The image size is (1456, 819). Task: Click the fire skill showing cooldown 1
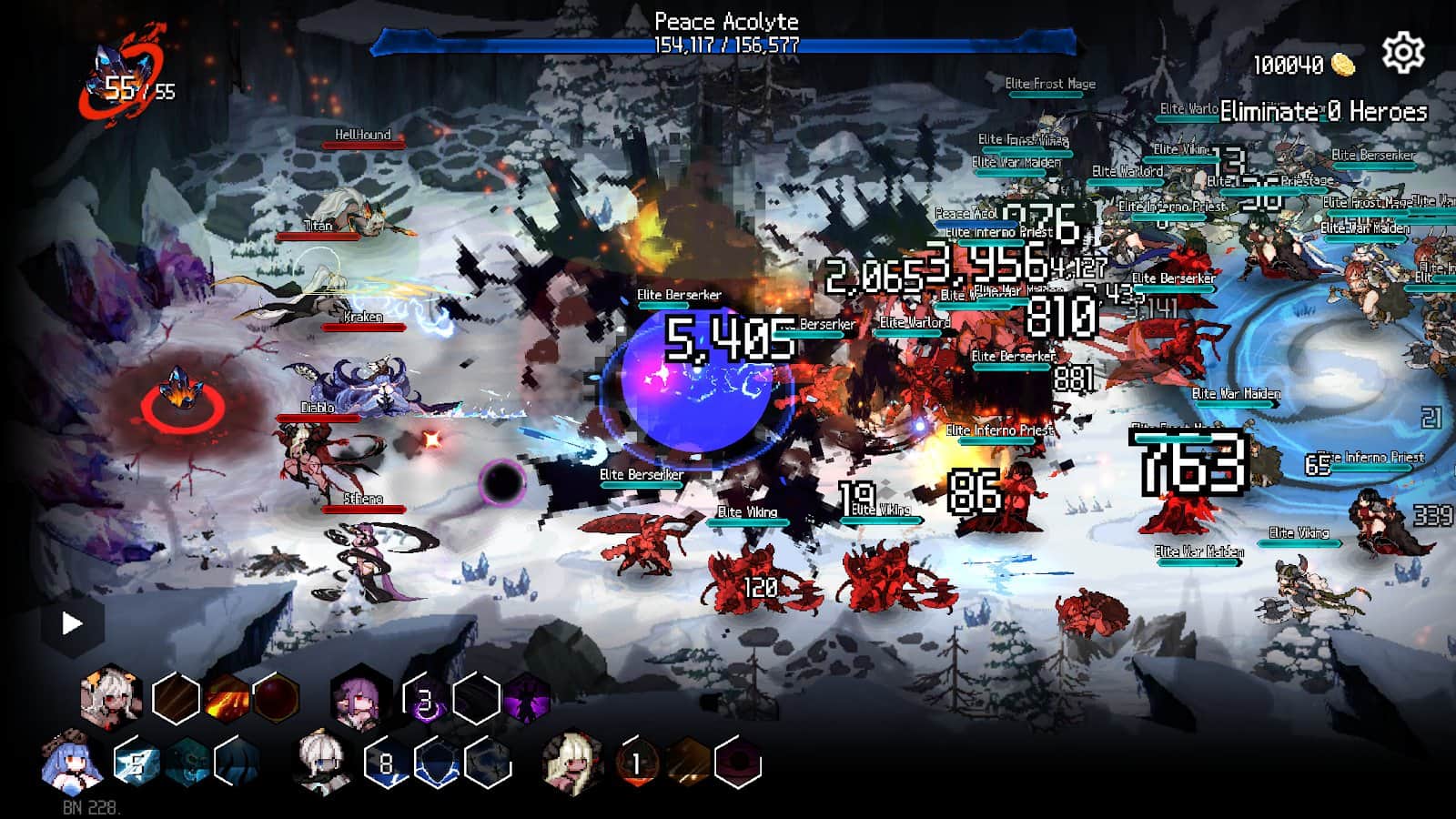637,763
